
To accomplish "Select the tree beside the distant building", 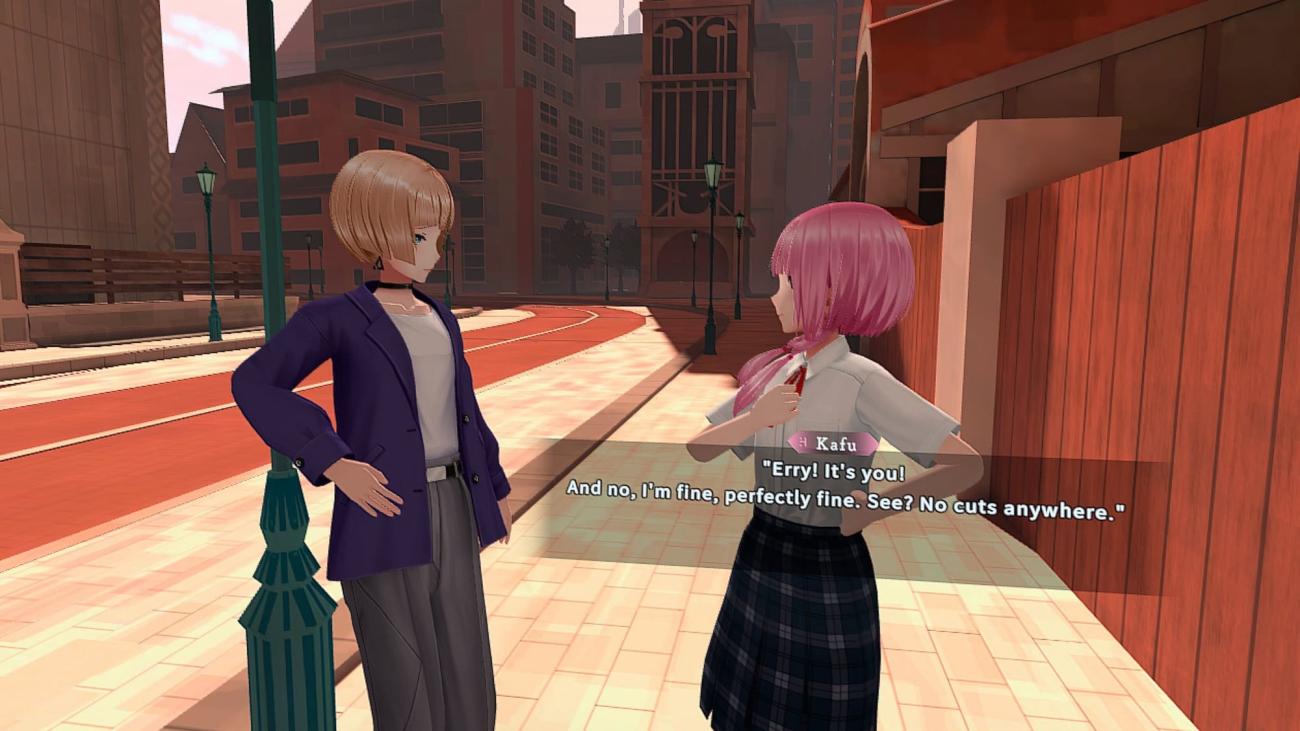I will [578, 247].
